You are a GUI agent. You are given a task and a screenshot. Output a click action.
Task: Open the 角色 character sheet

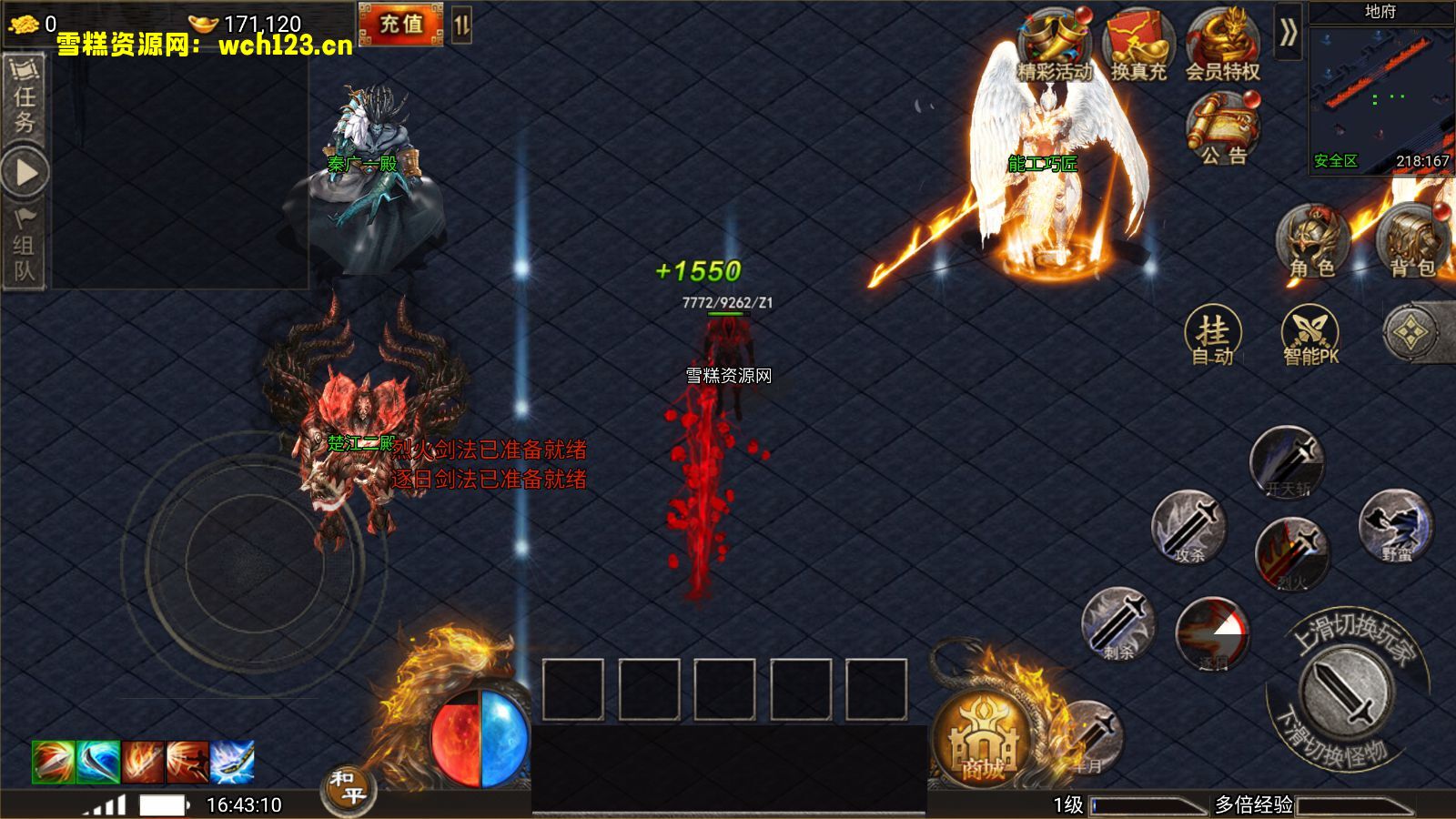pyautogui.click(x=1312, y=242)
